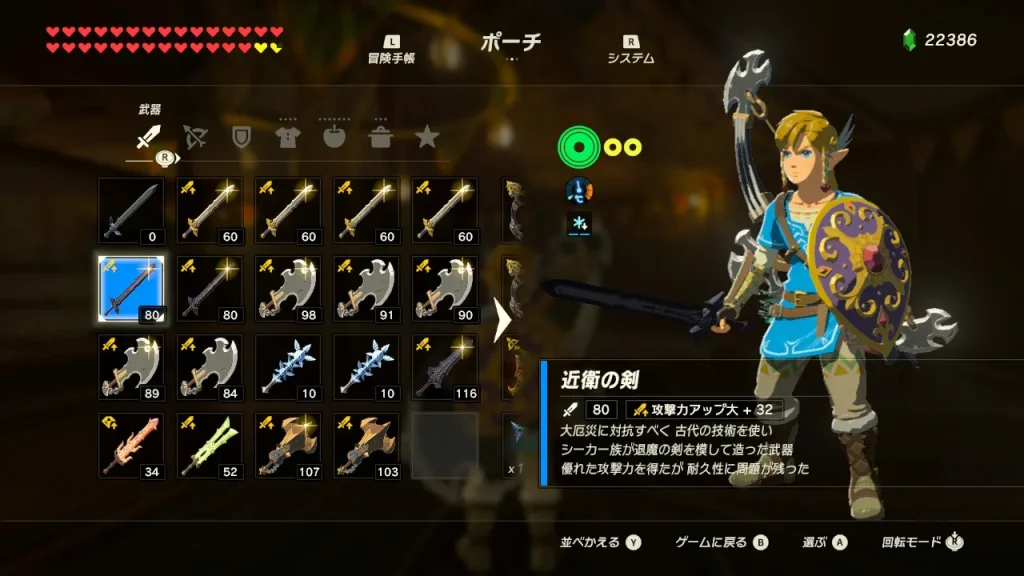
Task: Select the axe with attack 89
Action: coord(131,367)
